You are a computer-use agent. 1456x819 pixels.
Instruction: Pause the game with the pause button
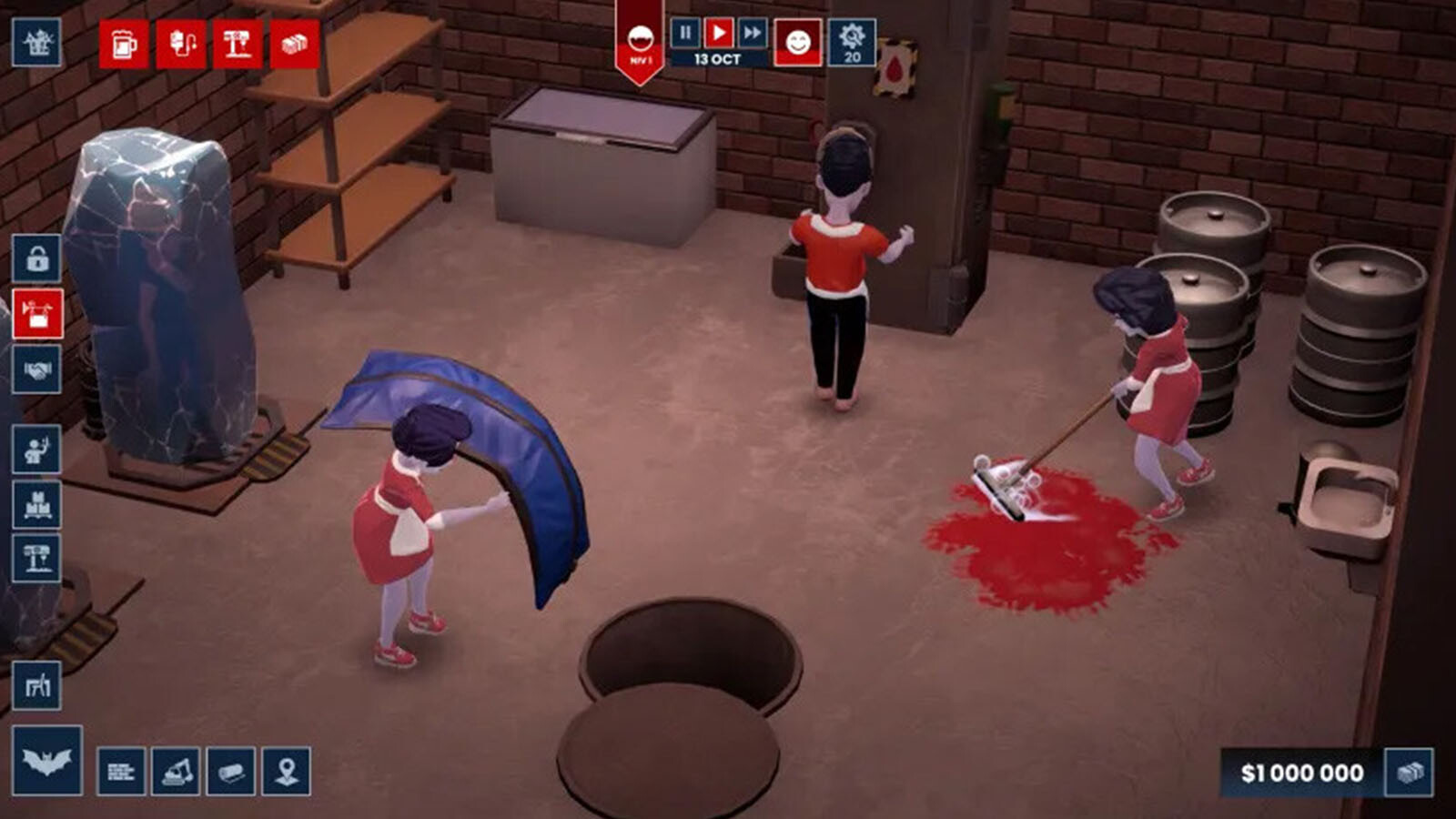(x=685, y=34)
